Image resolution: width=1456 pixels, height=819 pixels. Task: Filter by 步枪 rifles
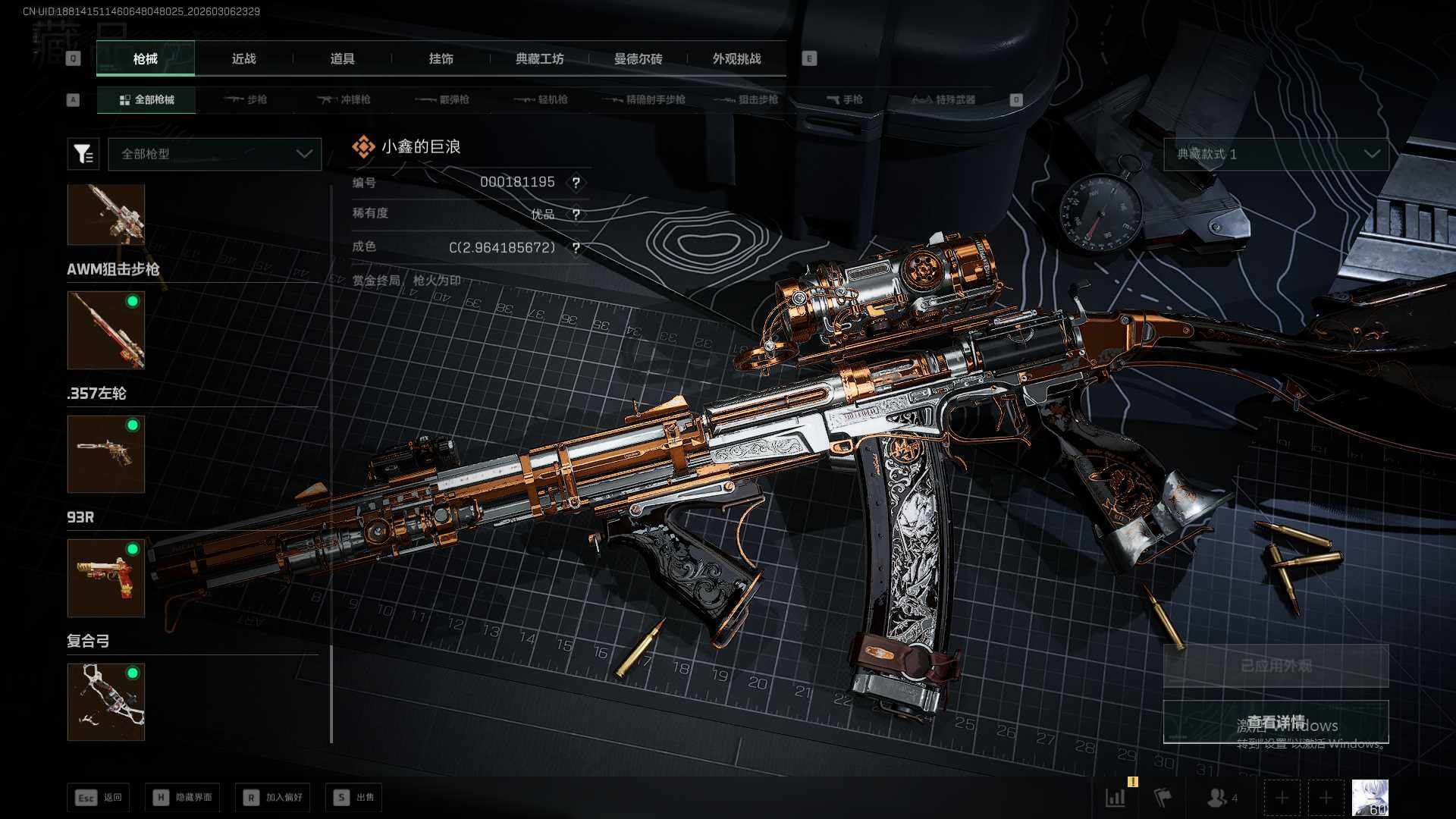tap(246, 99)
